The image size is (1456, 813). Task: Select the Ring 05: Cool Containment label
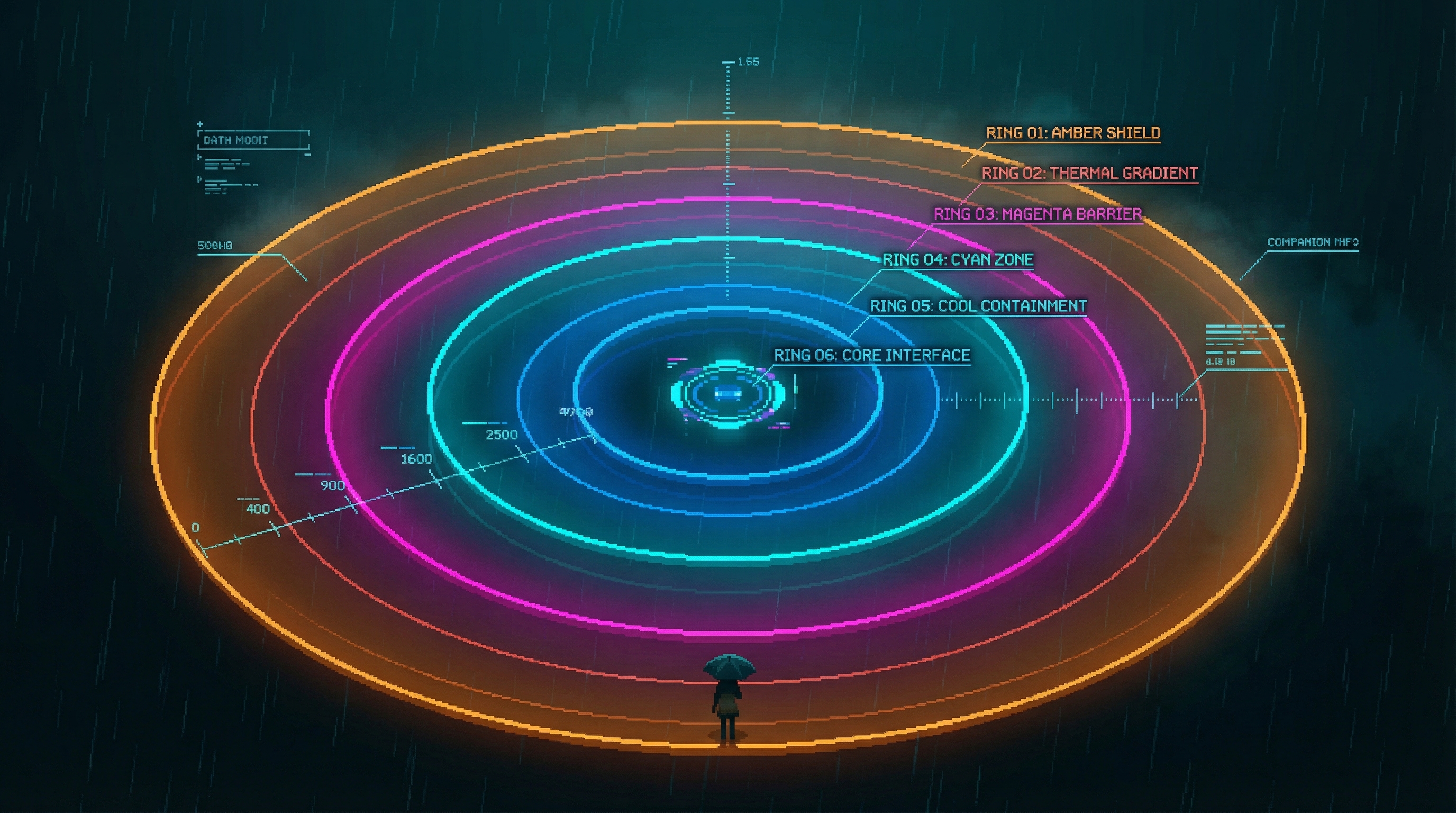click(x=978, y=306)
